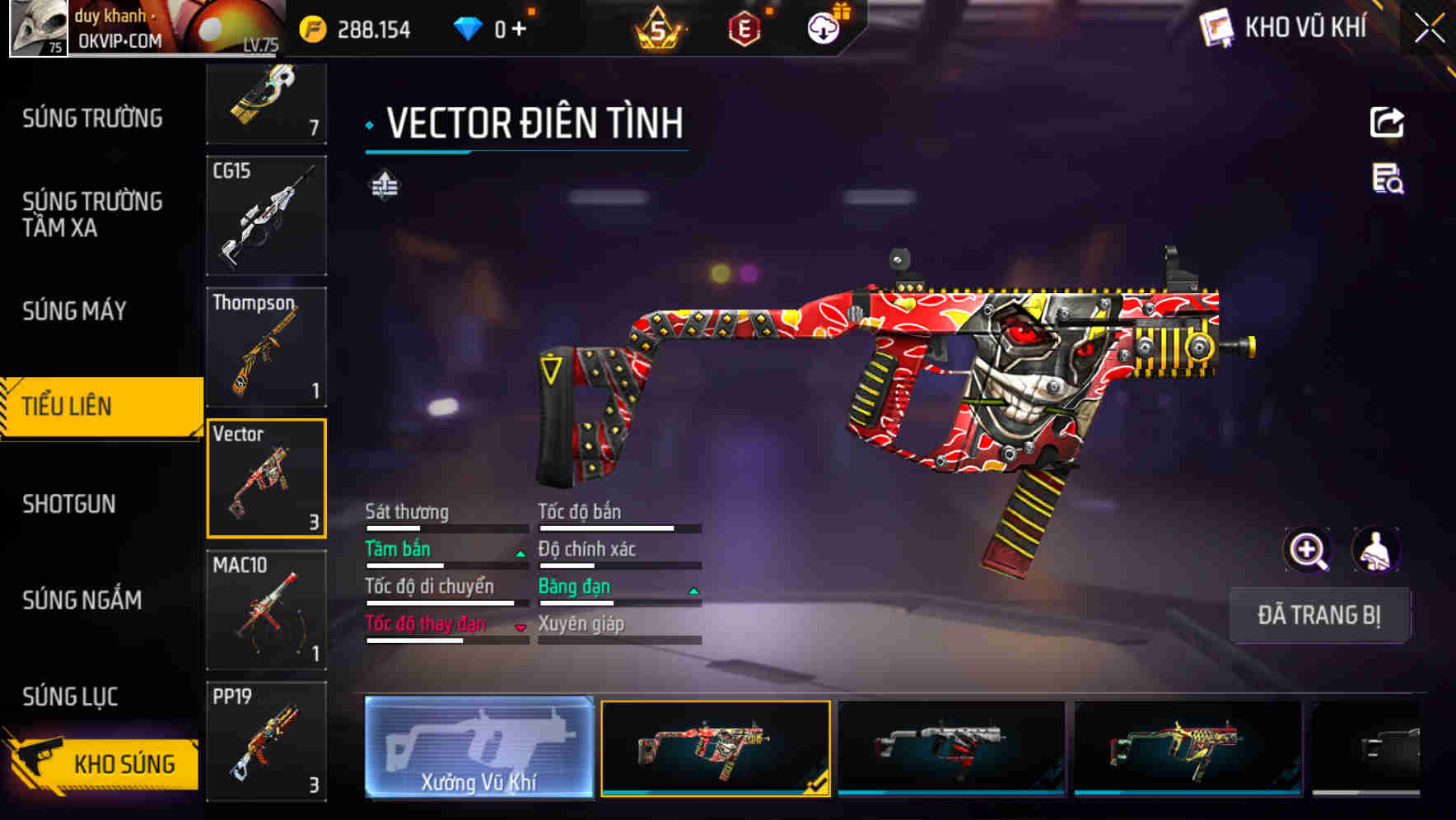Select the PP19 weapon thumbnail
The image size is (1456, 820).
point(265,741)
